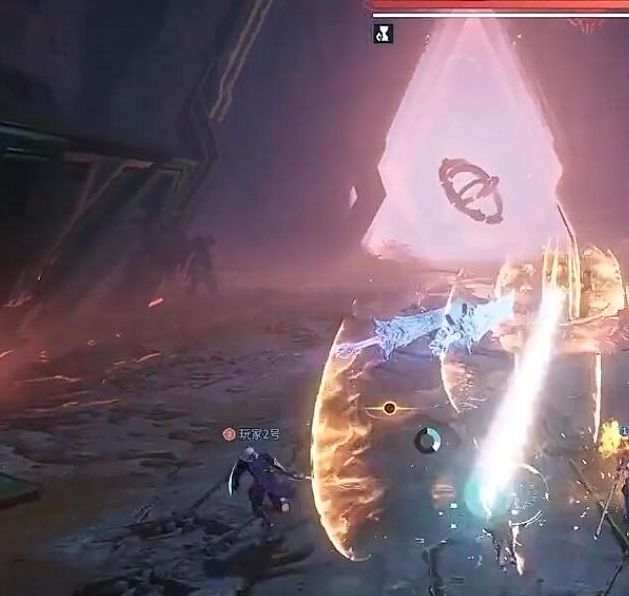Click the orange lock-on target marker

click(x=389, y=408)
